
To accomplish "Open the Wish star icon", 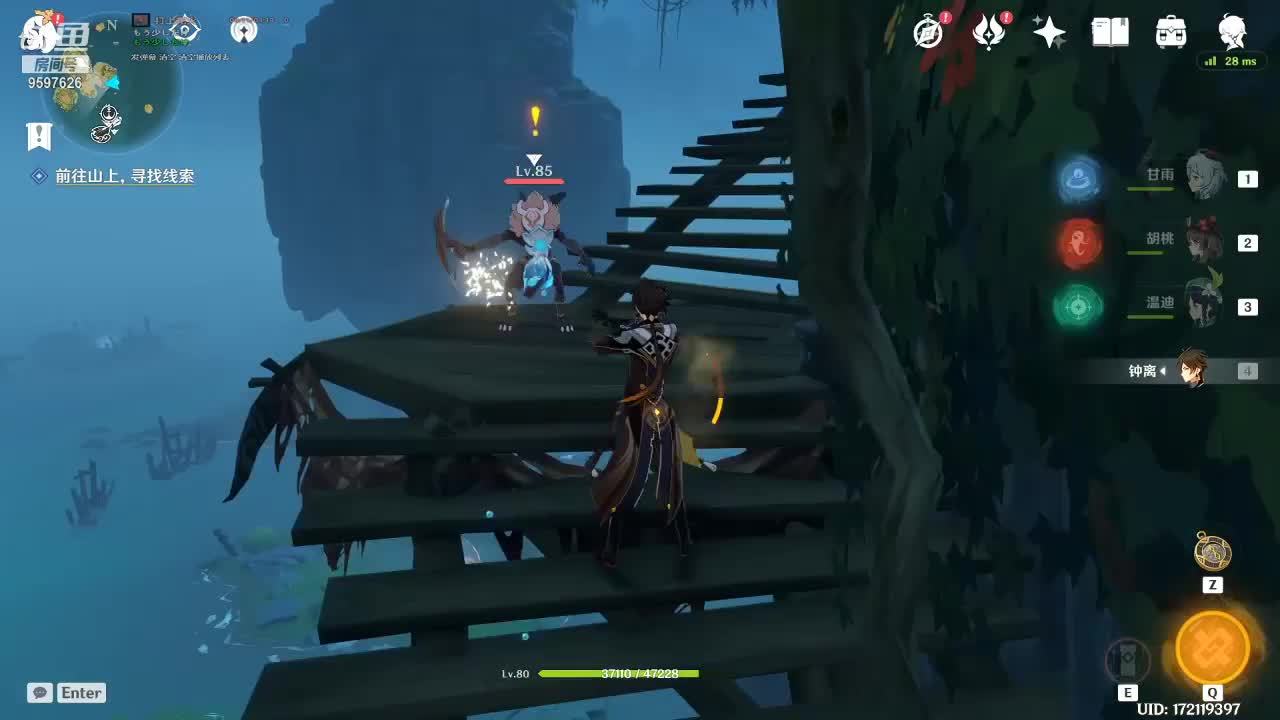I will [1049, 33].
